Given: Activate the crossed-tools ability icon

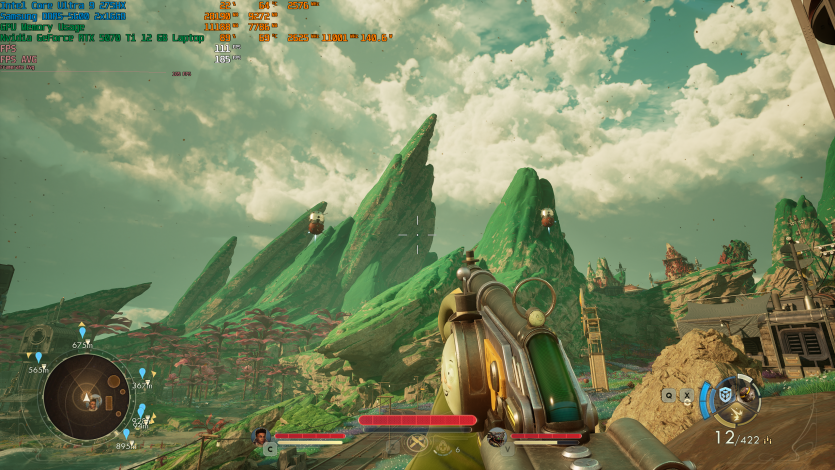Looking at the screenshot, I should 417,442.
